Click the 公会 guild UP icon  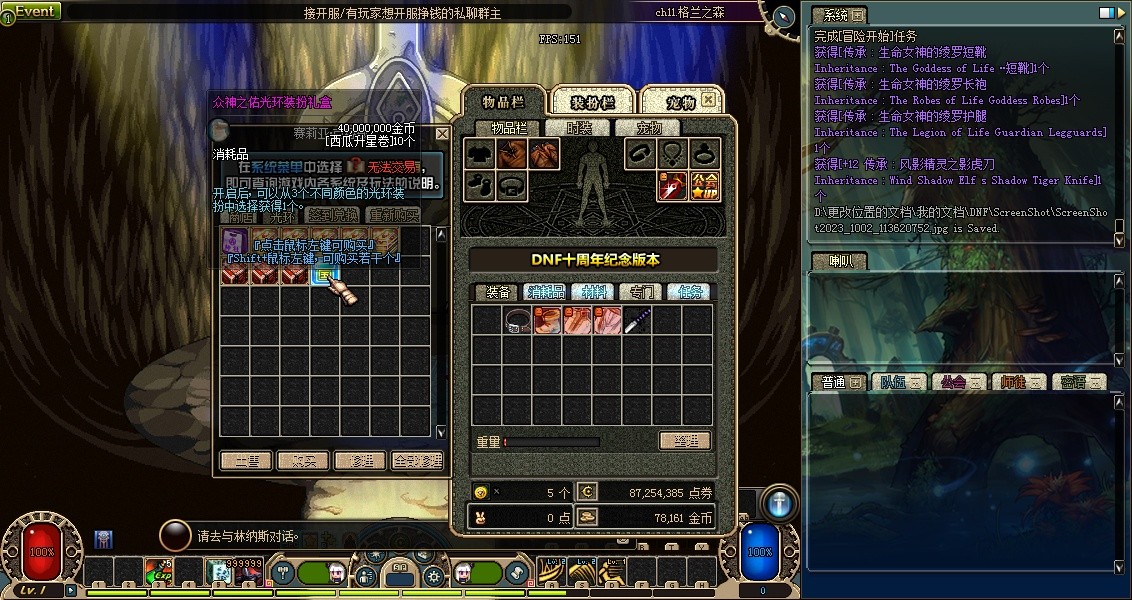[x=704, y=185]
